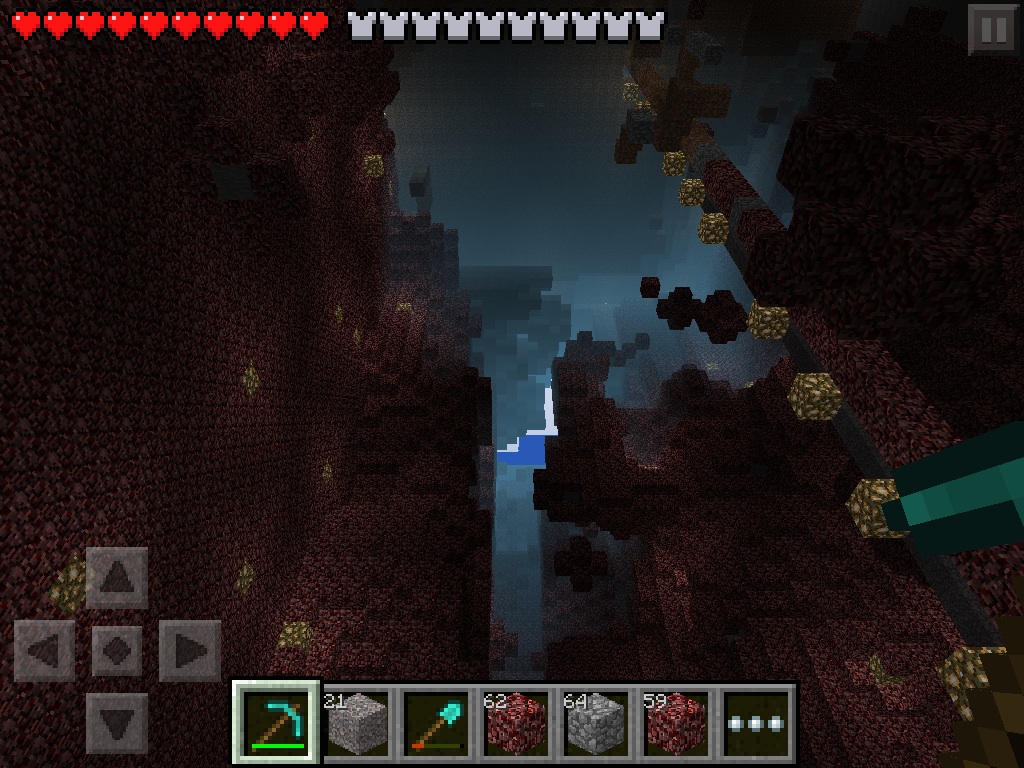Select the diamond pickaxe hotbar slot
Screen dimensions: 1024x768
click(277, 722)
